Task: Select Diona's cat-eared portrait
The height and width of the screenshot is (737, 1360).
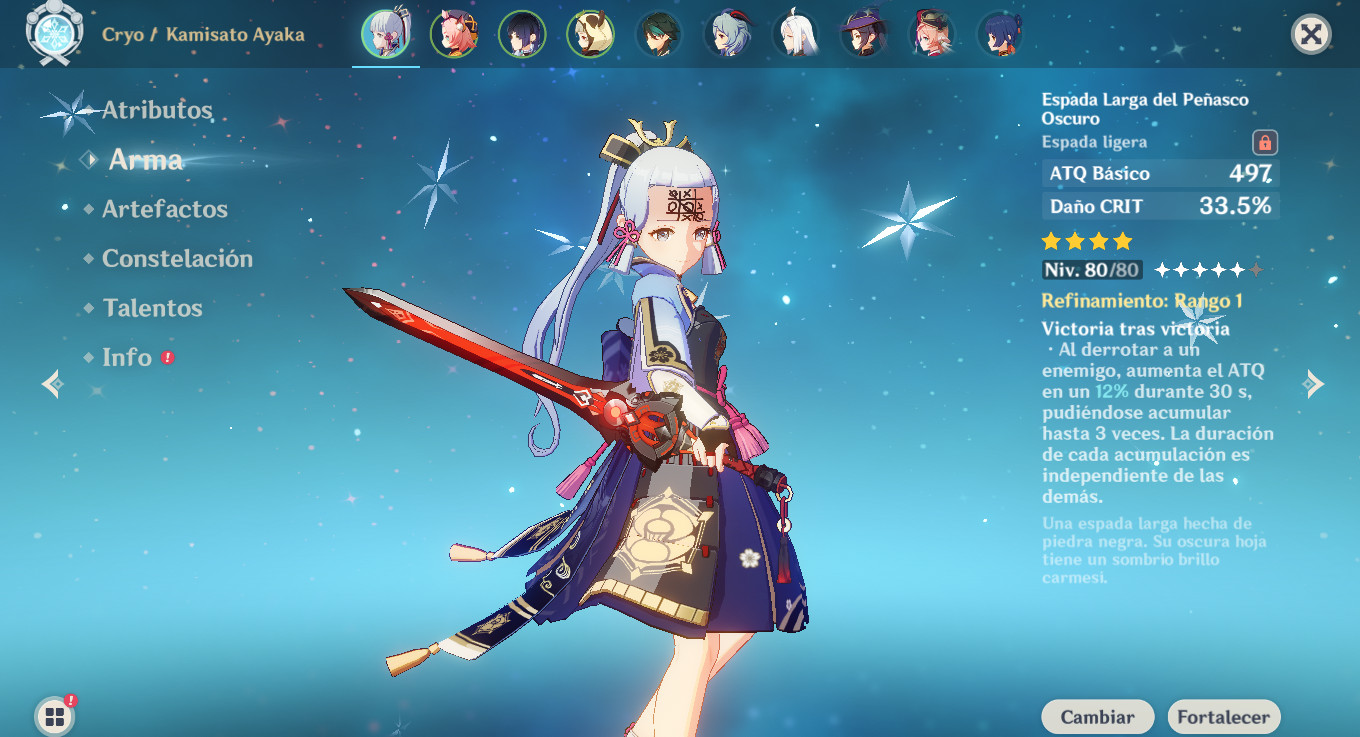Action: 454,33
